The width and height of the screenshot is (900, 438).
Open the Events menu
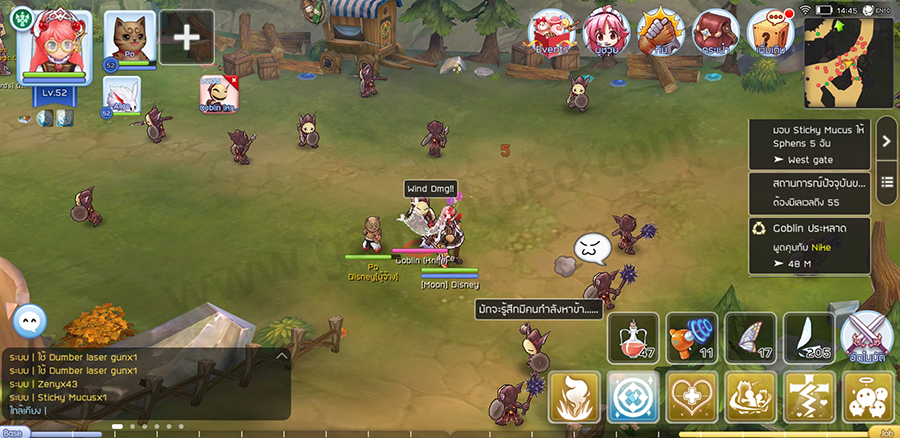[x=551, y=33]
